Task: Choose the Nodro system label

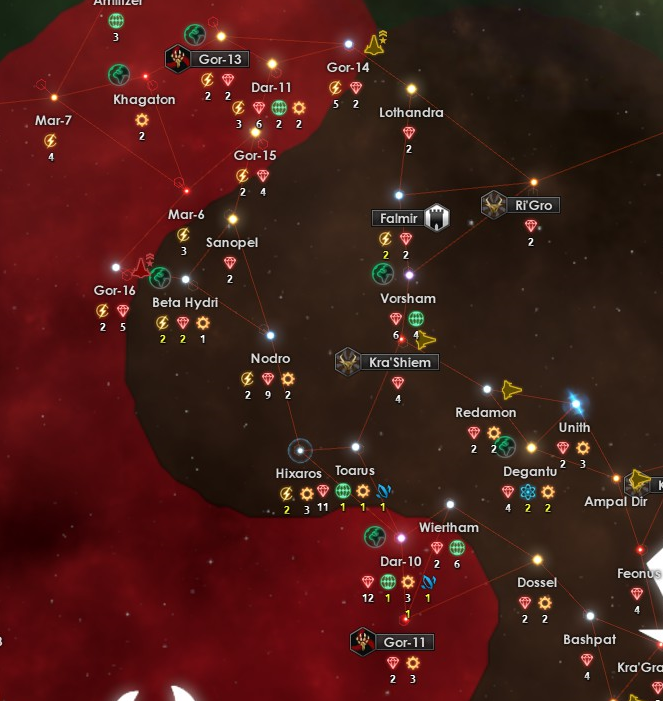Action: pyautogui.click(x=270, y=359)
